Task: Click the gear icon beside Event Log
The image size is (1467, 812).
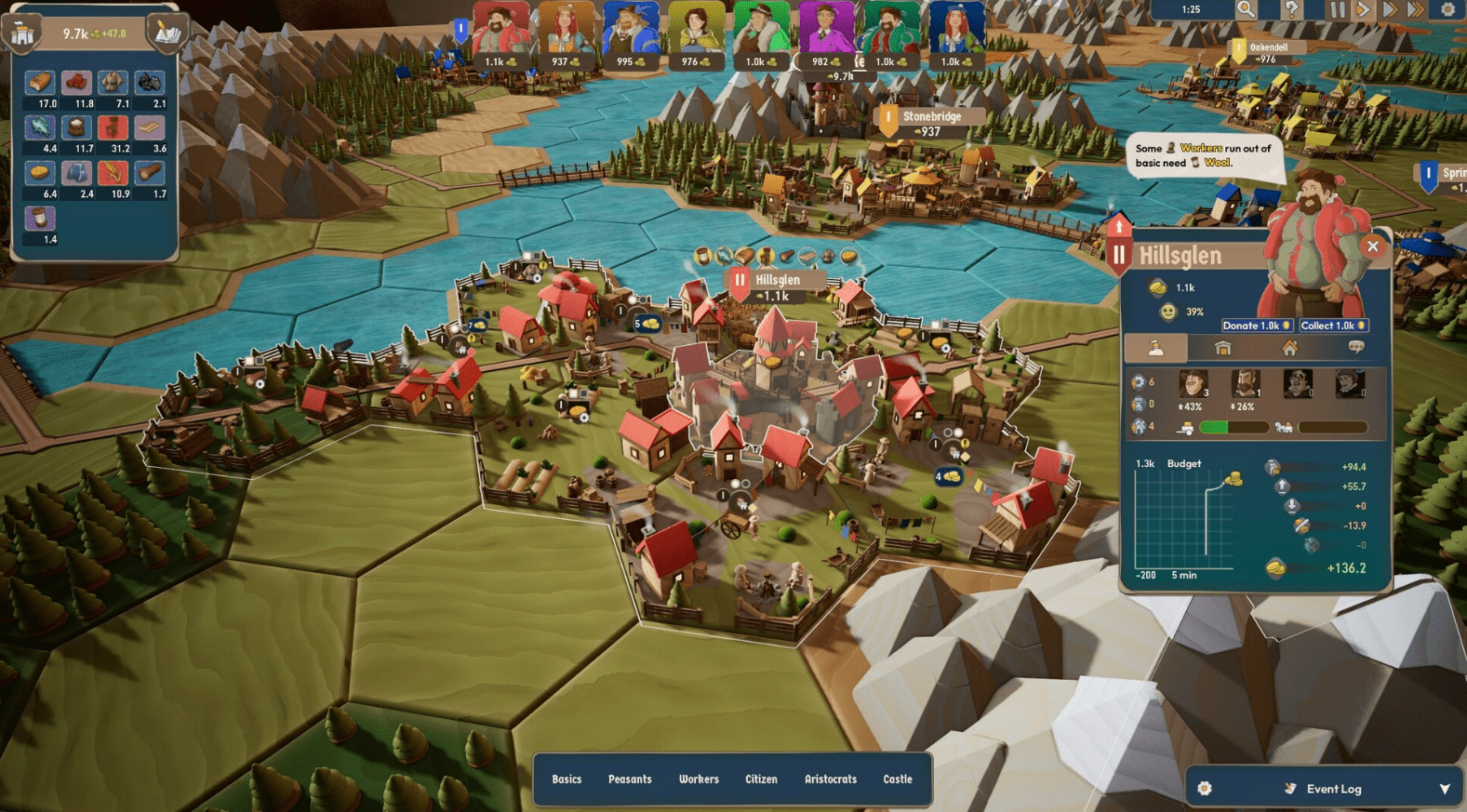Action: point(1203,788)
